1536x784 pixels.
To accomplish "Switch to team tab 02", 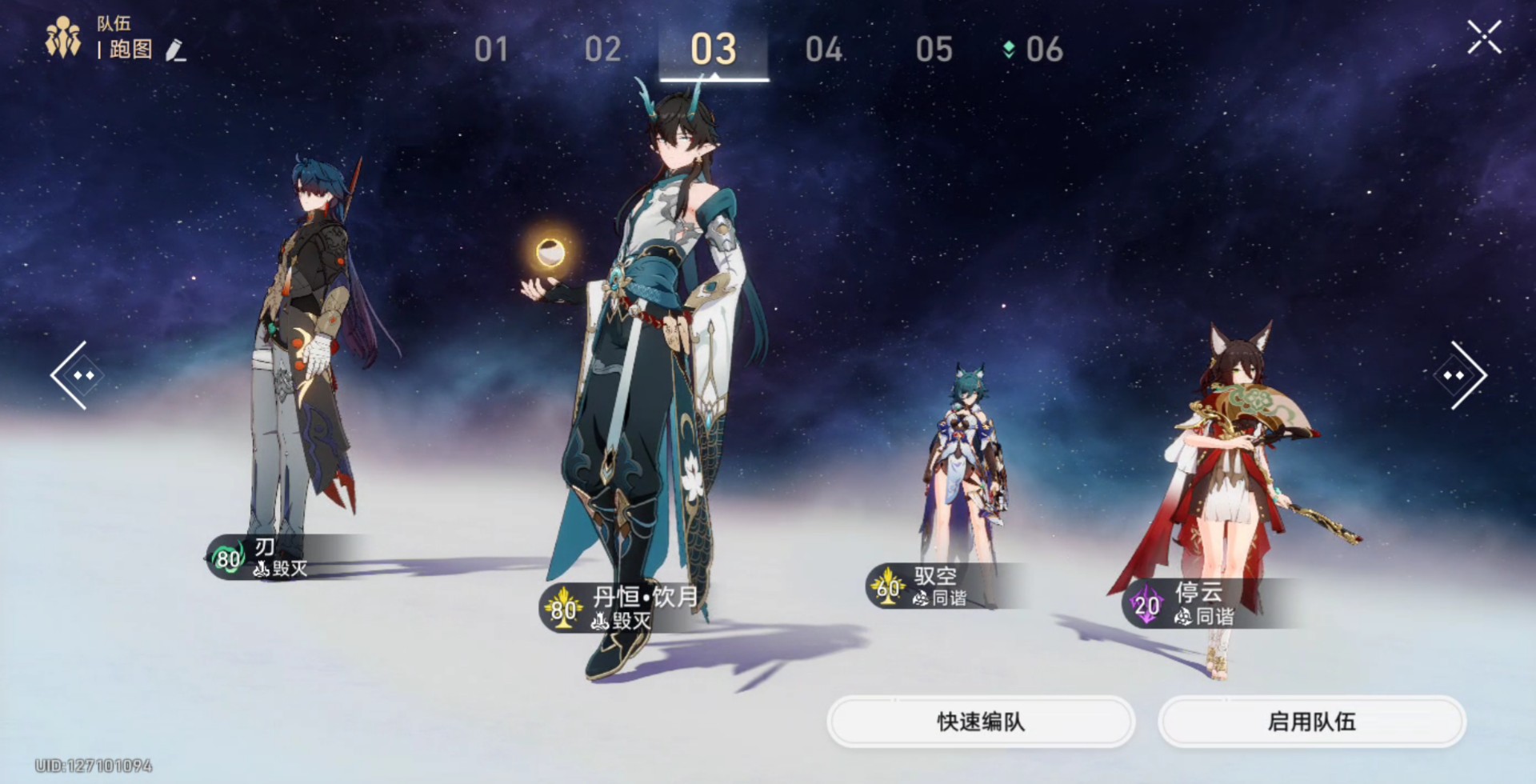I will (x=602, y=50).
